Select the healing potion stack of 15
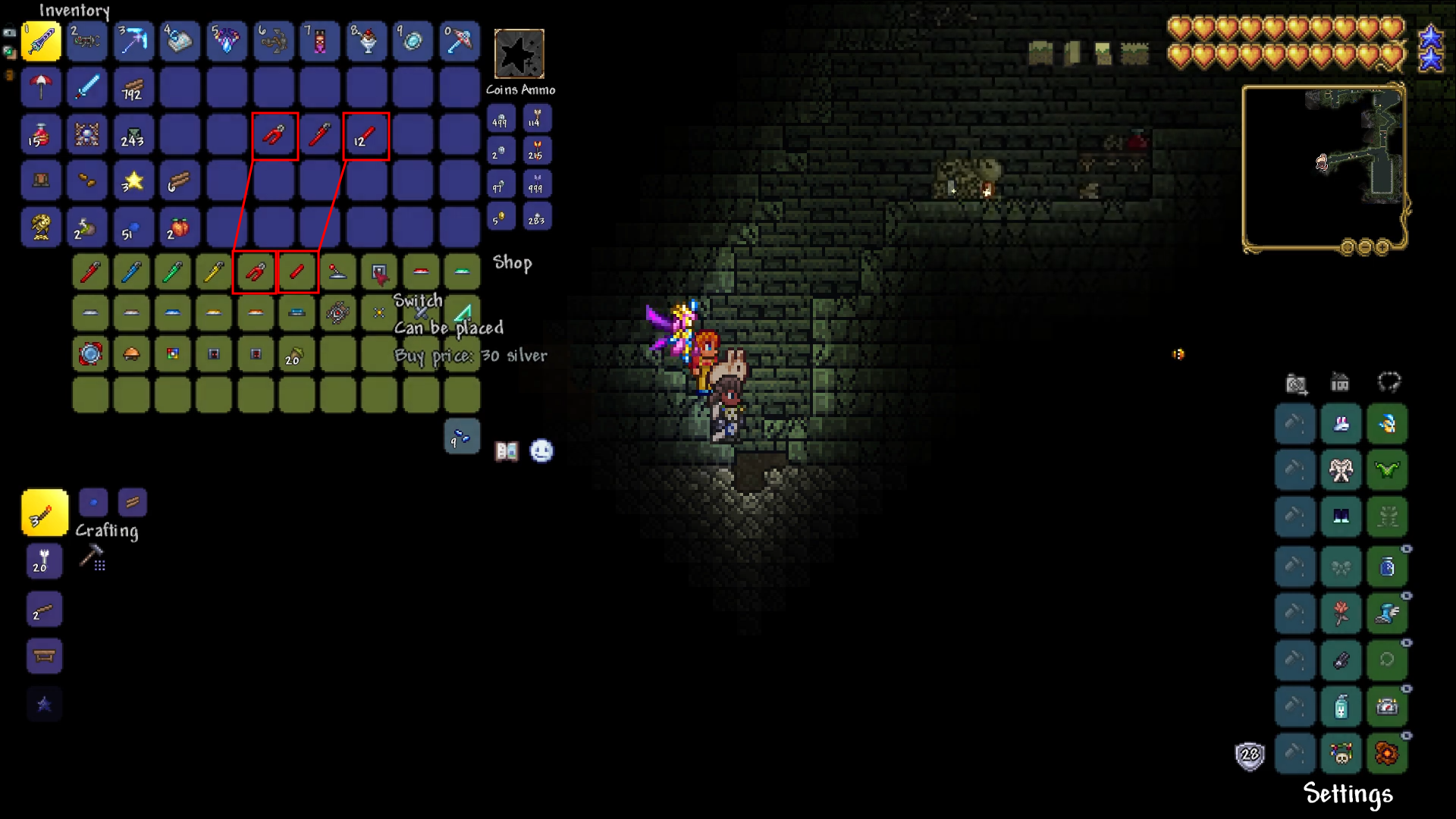The height and width of the screenshot is (819, 1456). [x=41, y=135]
